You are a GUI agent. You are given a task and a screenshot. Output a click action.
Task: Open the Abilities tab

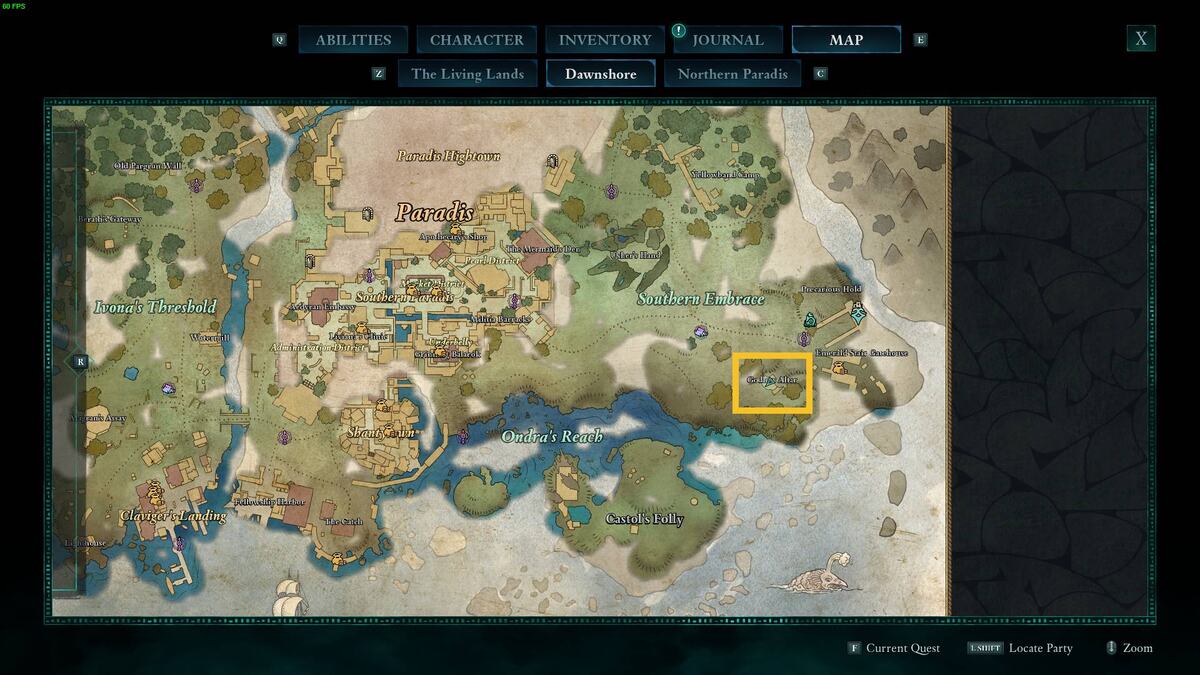click(x=353, y=40)
